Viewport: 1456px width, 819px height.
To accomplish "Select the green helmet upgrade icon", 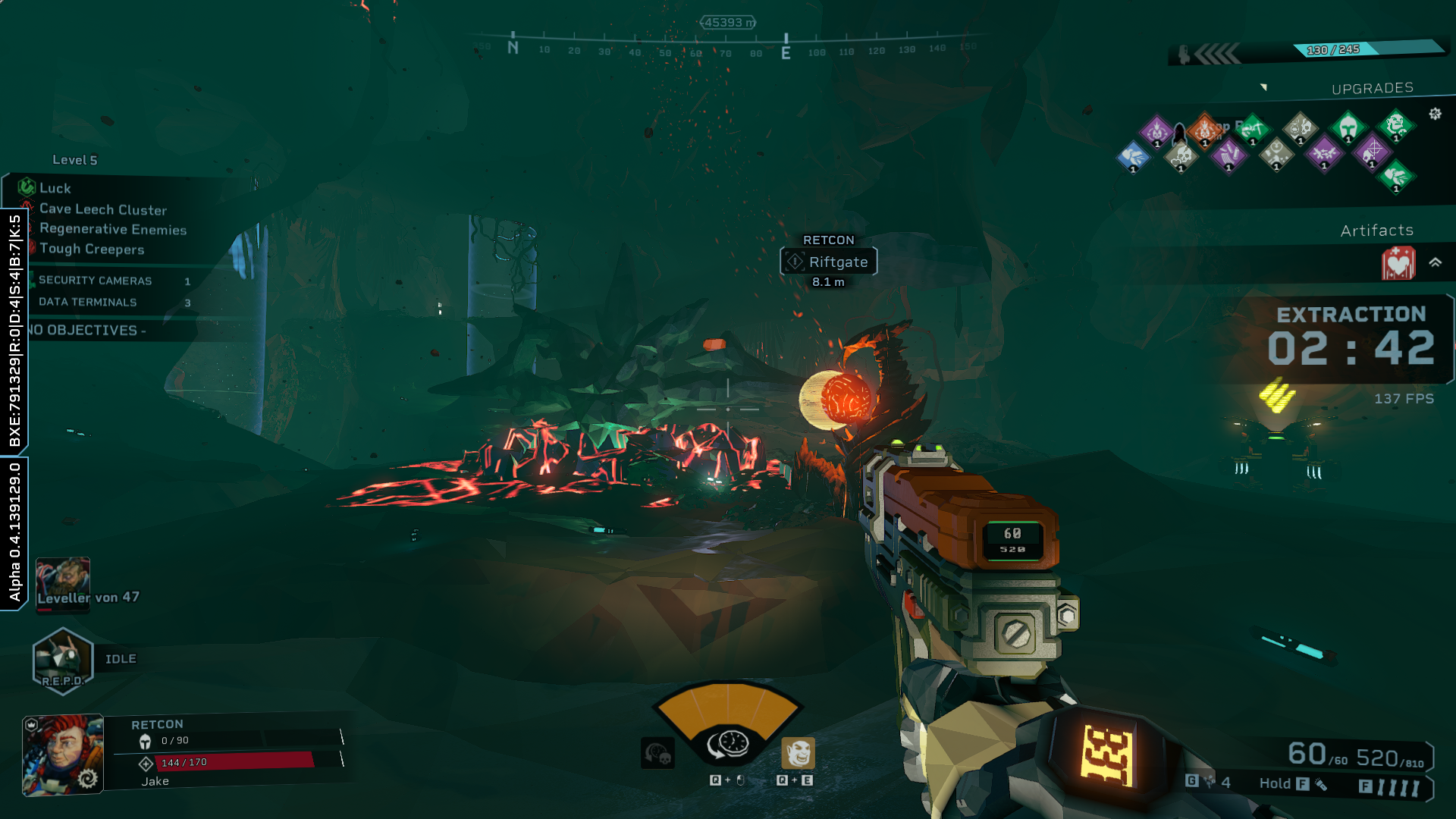I will coord(1348,127).
